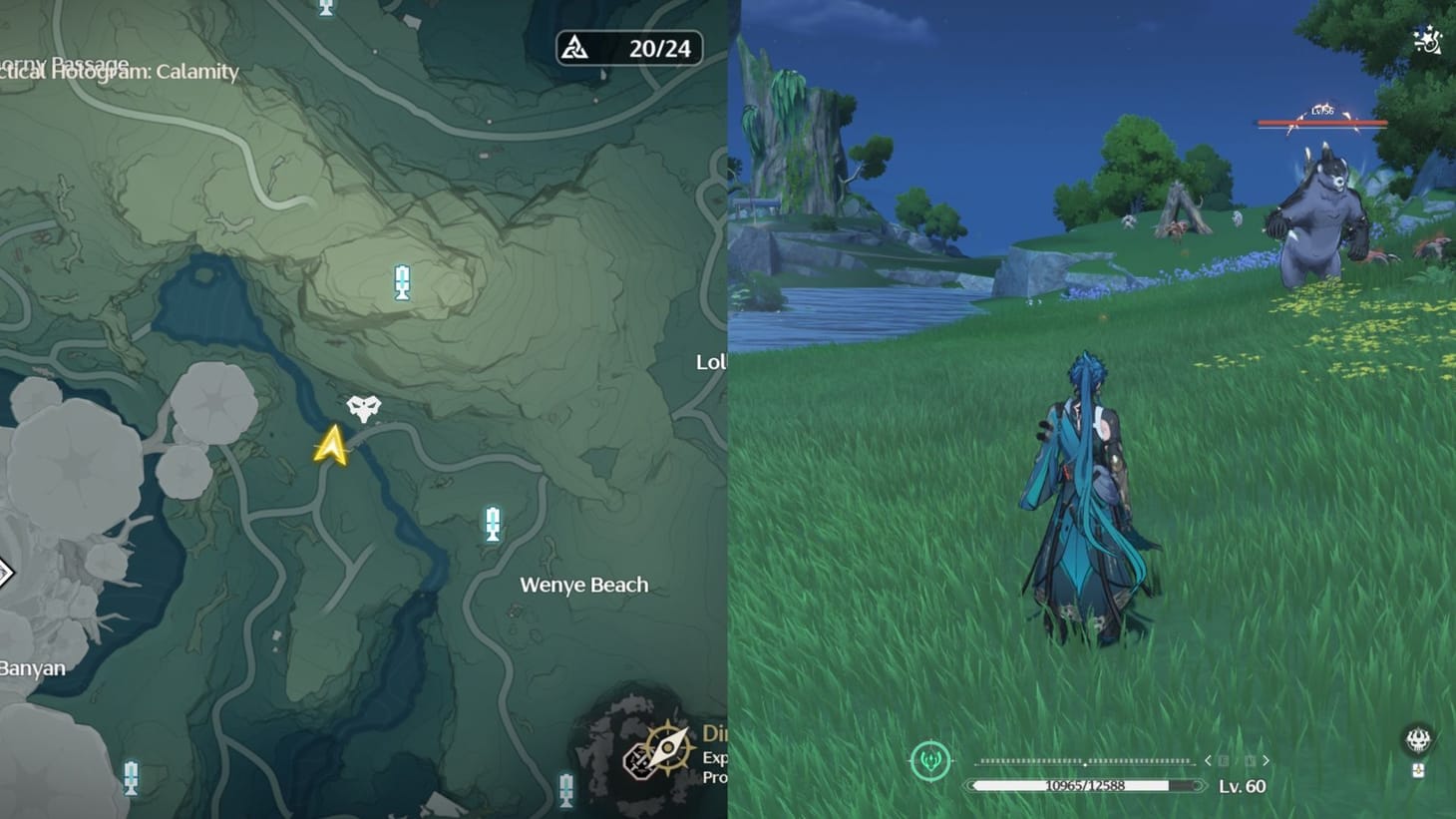Click the exploration progress 20/24 emblem
The image size is (1456, 819).
(628, 47)
